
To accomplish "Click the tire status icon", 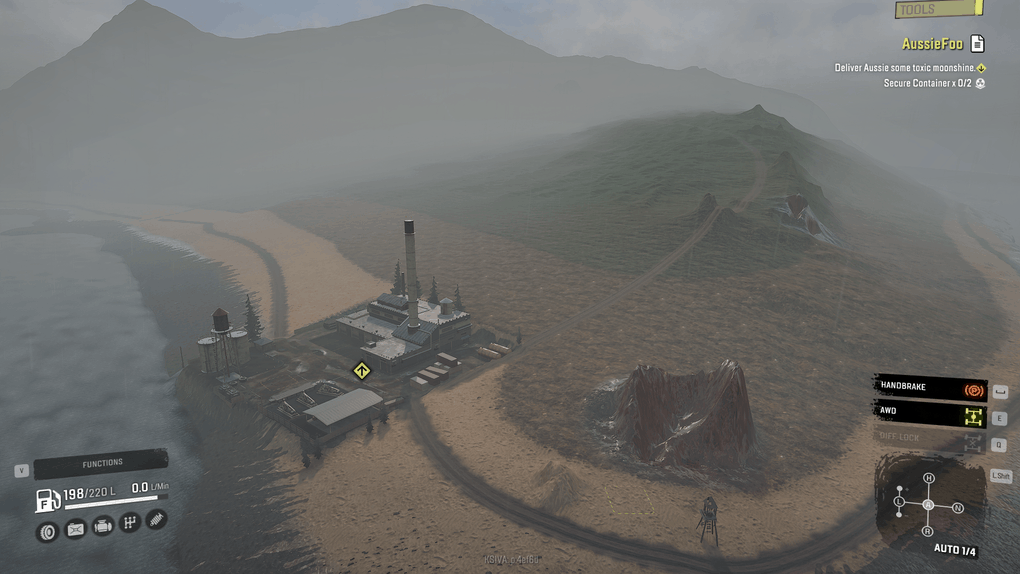I will (47, 531).
